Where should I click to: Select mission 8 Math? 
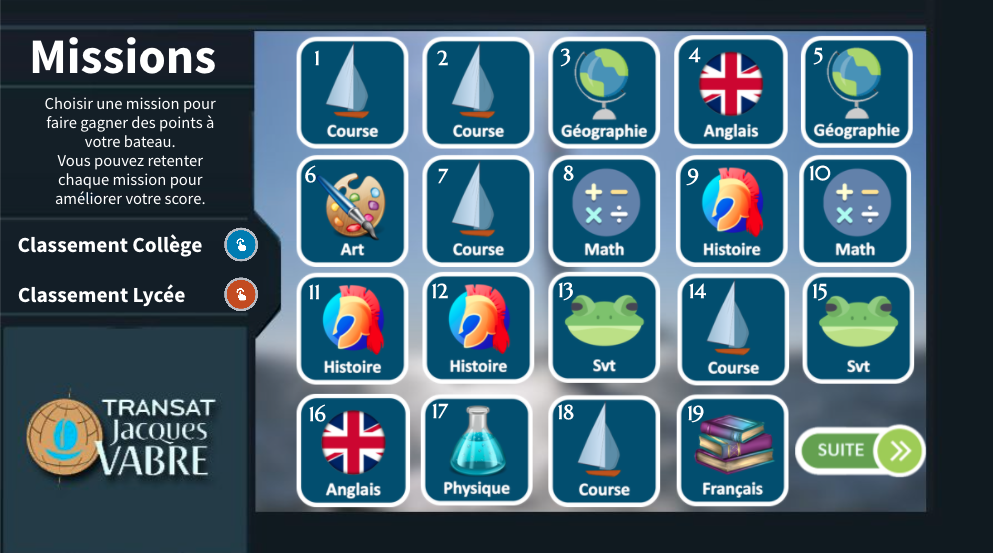coord(604,211)
